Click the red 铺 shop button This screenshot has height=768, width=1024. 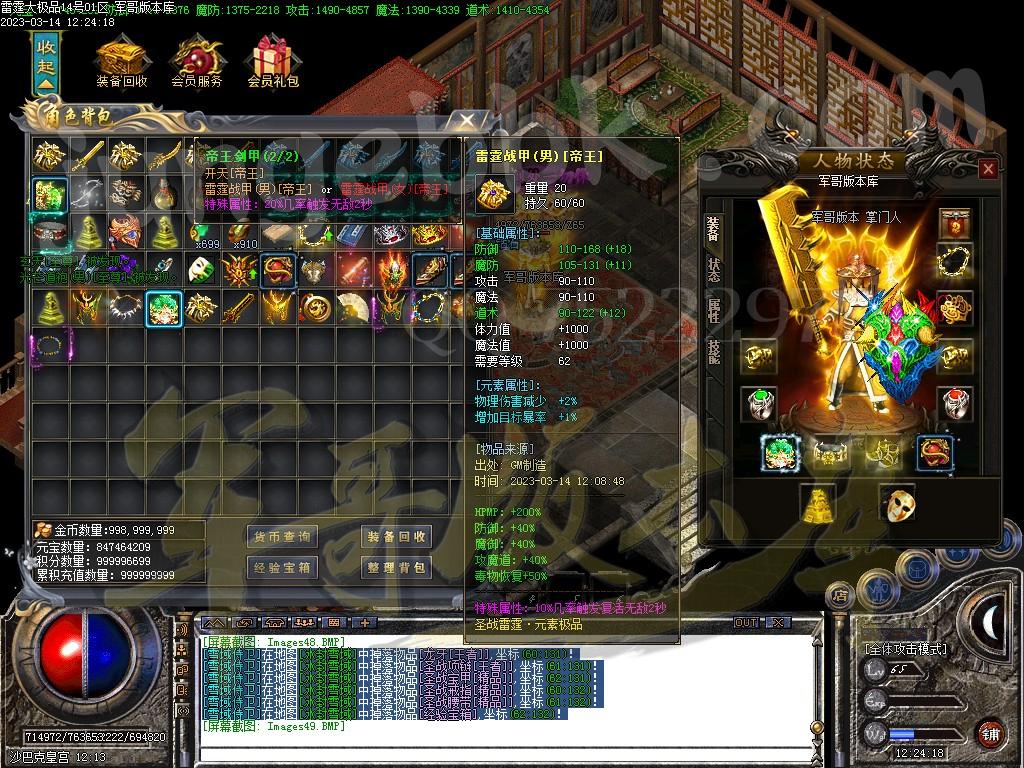coord(989,733)
